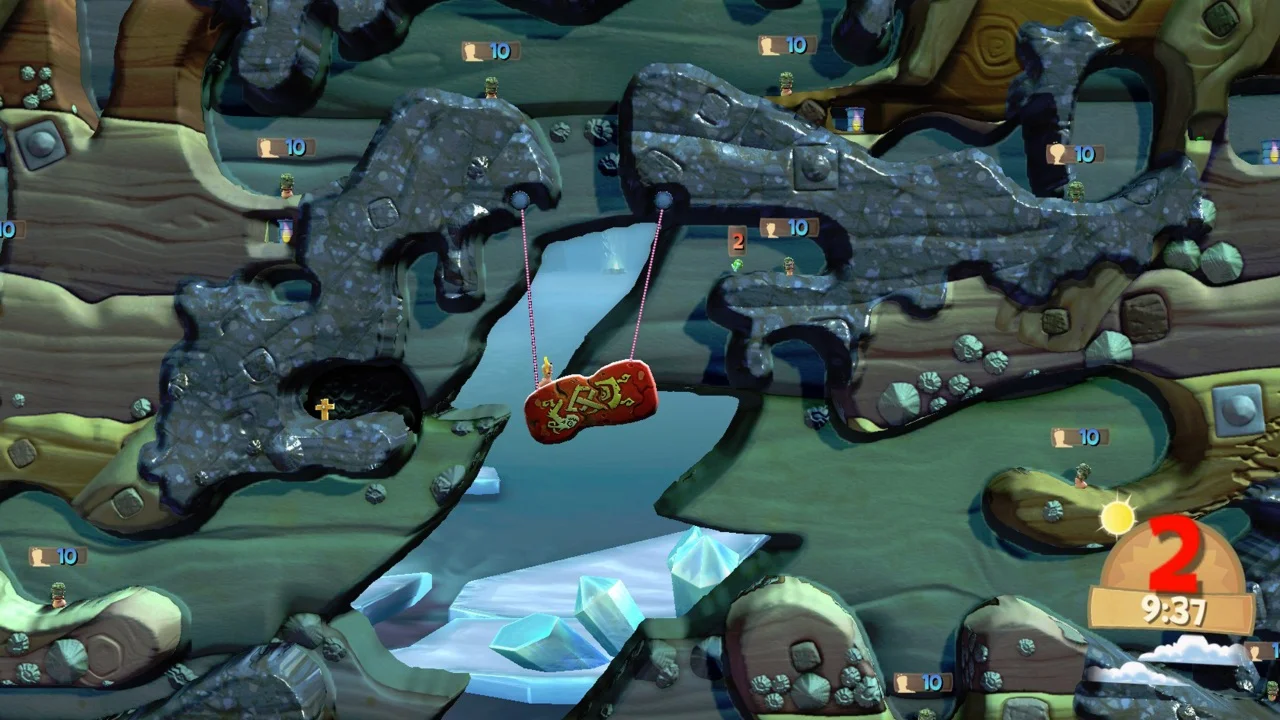Click the large ice shard at the bottom center
This screenshot has width=1280, height=720.
(x=600, y=612)
